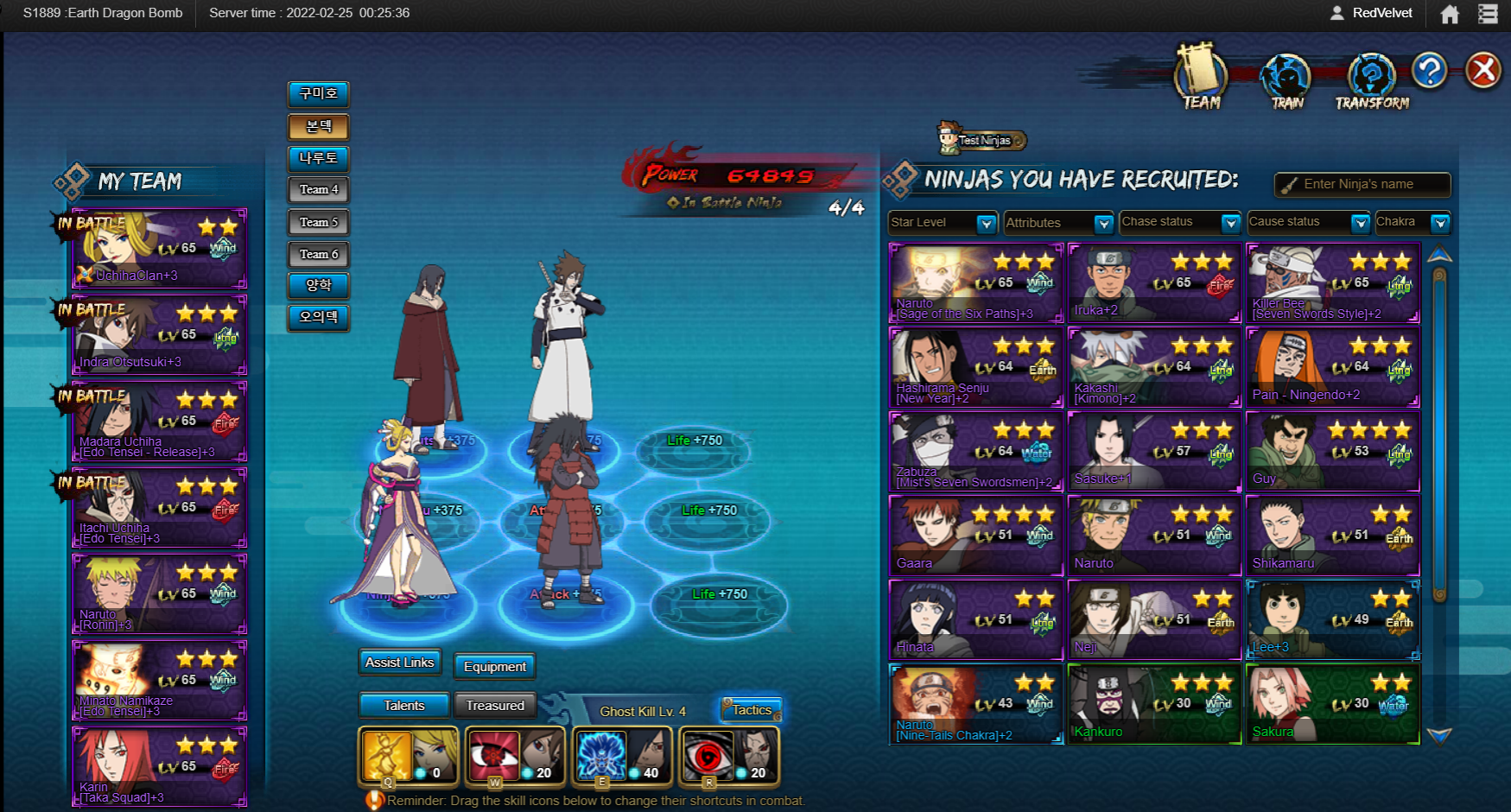Select Gaara from the recruited ninjas

click(x=976, y=536)
